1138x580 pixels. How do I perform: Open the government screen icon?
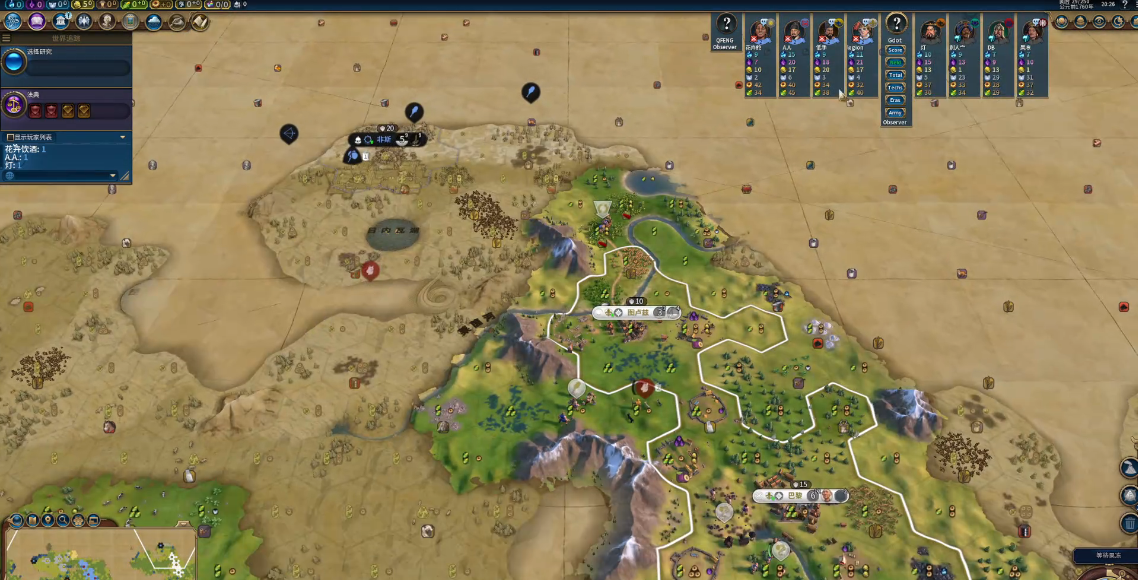click(x=61, y=21)
